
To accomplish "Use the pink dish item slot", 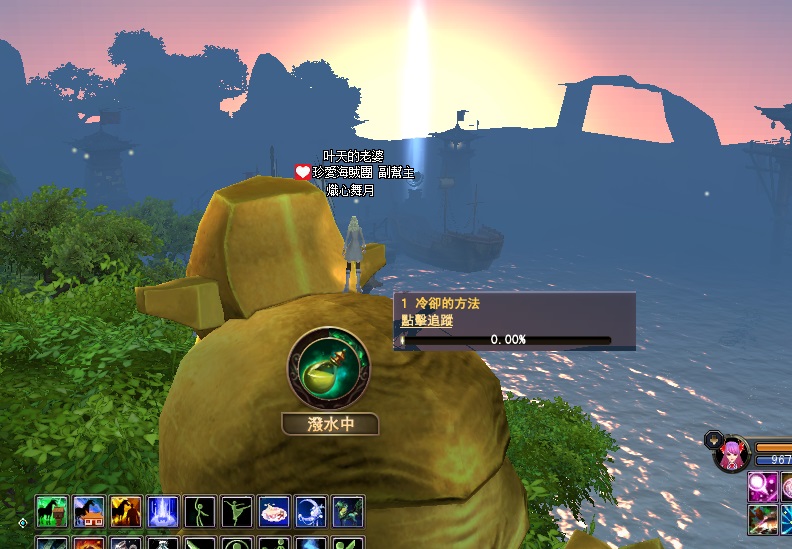I will [x=274, y=511].
